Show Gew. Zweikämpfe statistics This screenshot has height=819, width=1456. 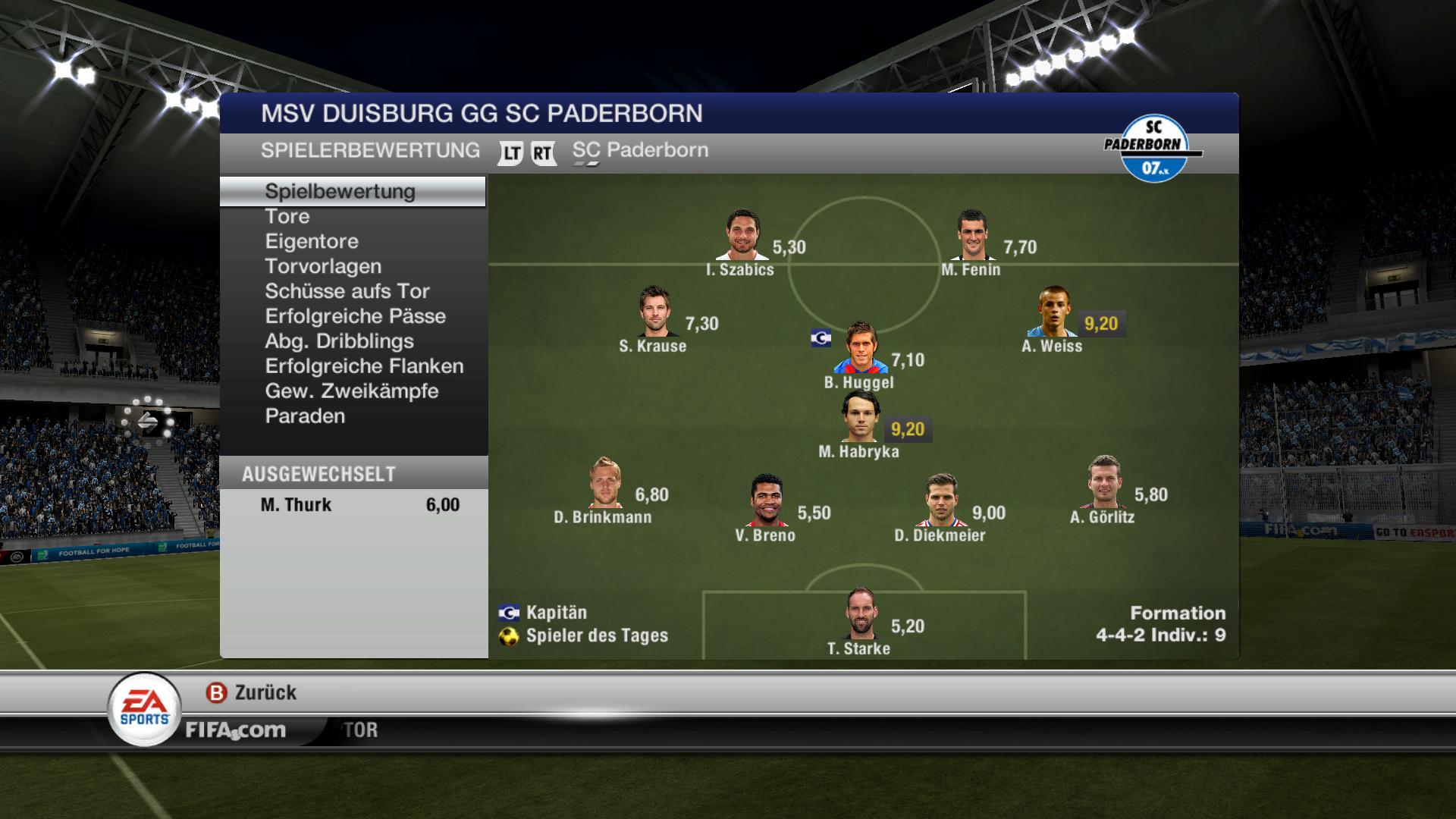click(x=352, y=392)
